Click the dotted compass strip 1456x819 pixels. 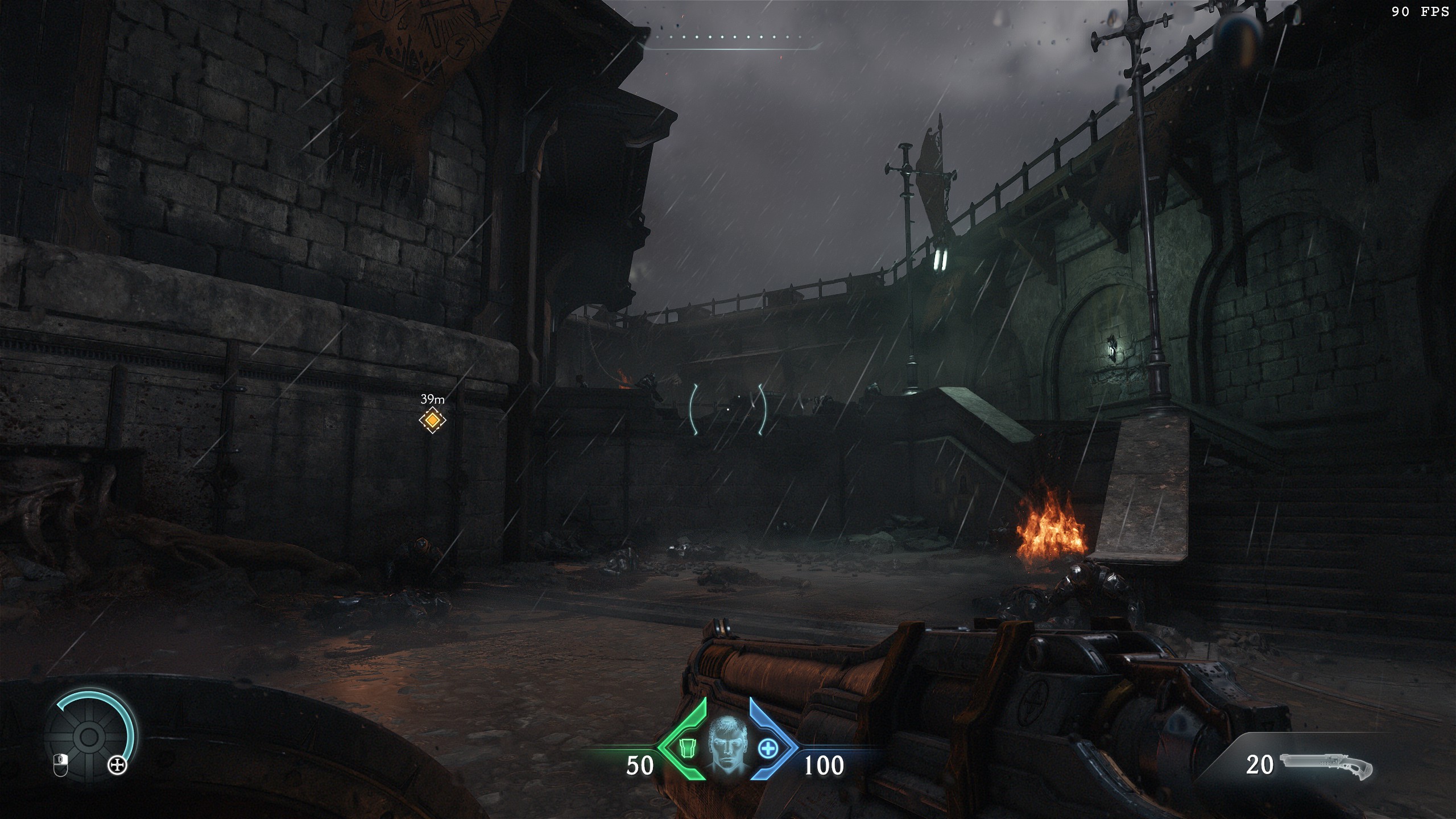[x=734, y=38]
